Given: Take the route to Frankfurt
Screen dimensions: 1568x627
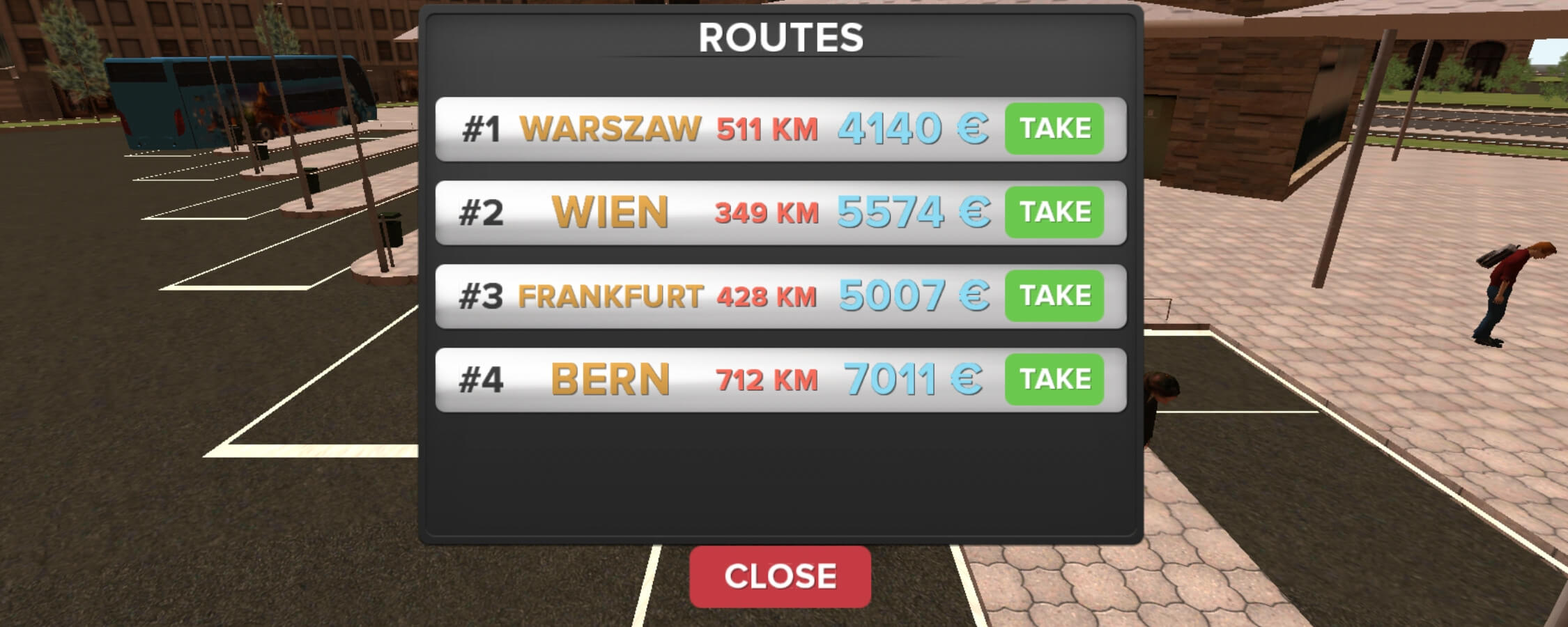Looking at the screenshot, I should [x=1054, y=295].
